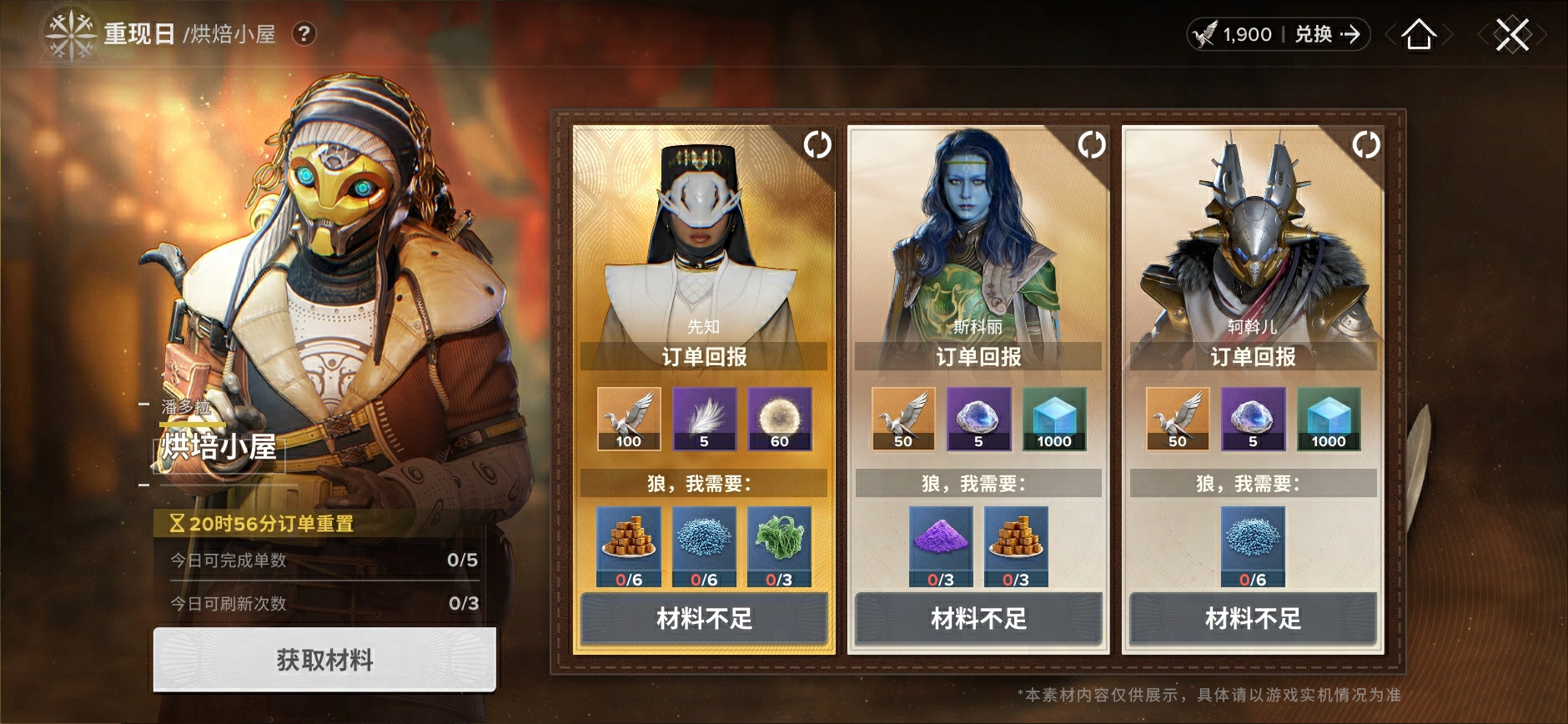Open the help question mark icon

coord(304,34)
